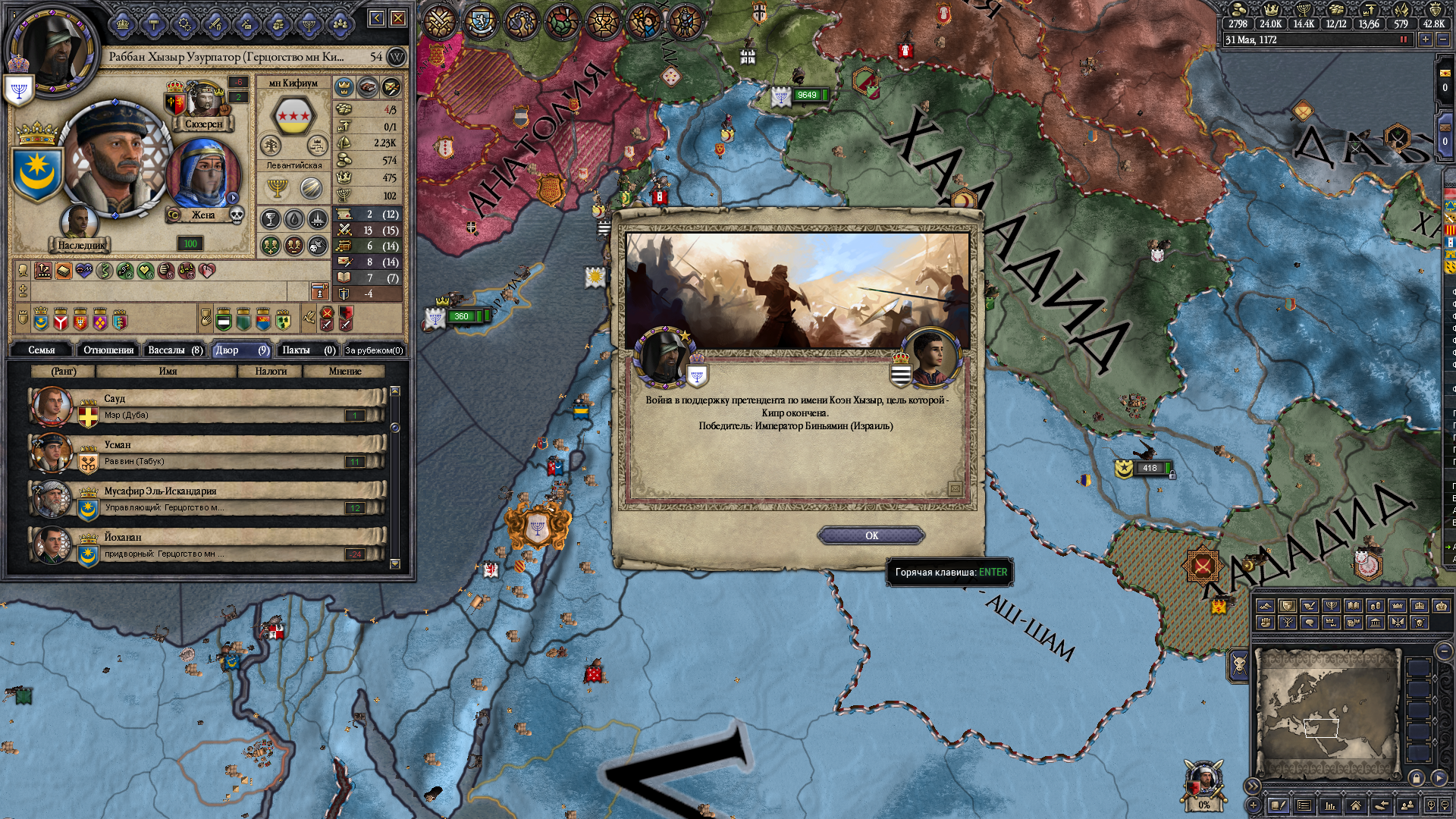Sort courtiers by Мнение column
Screen dimensions: 1456x819
click(x=345, y=371)
